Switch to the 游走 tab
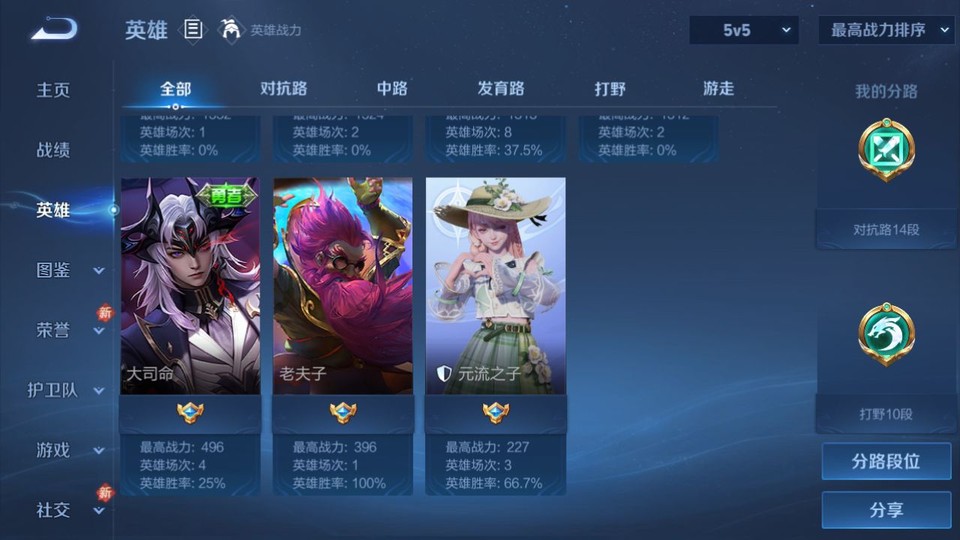This screenshot has width=960, height=540. point(718,88)
